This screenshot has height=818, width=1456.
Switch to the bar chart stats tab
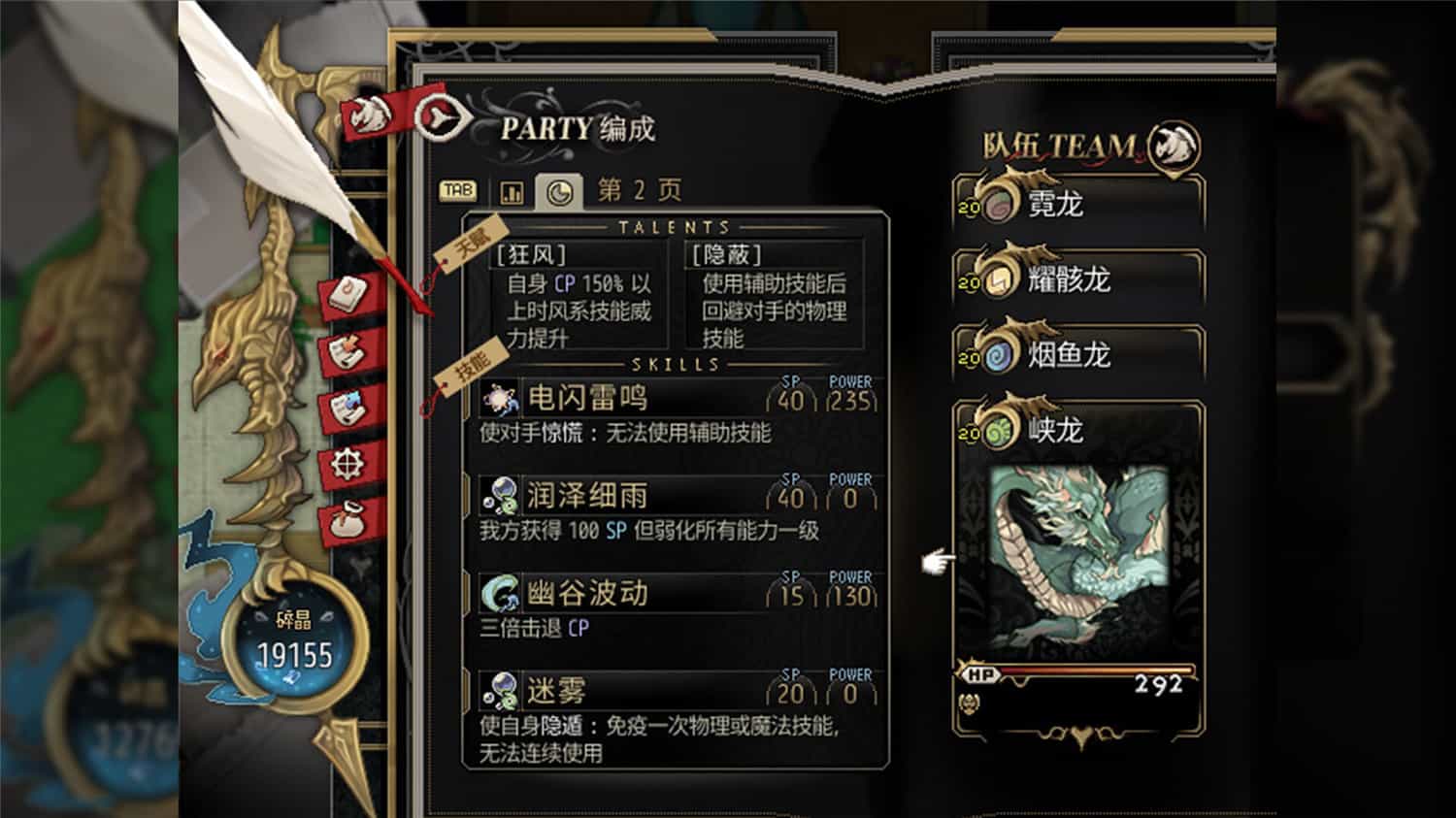click(513, 189)
